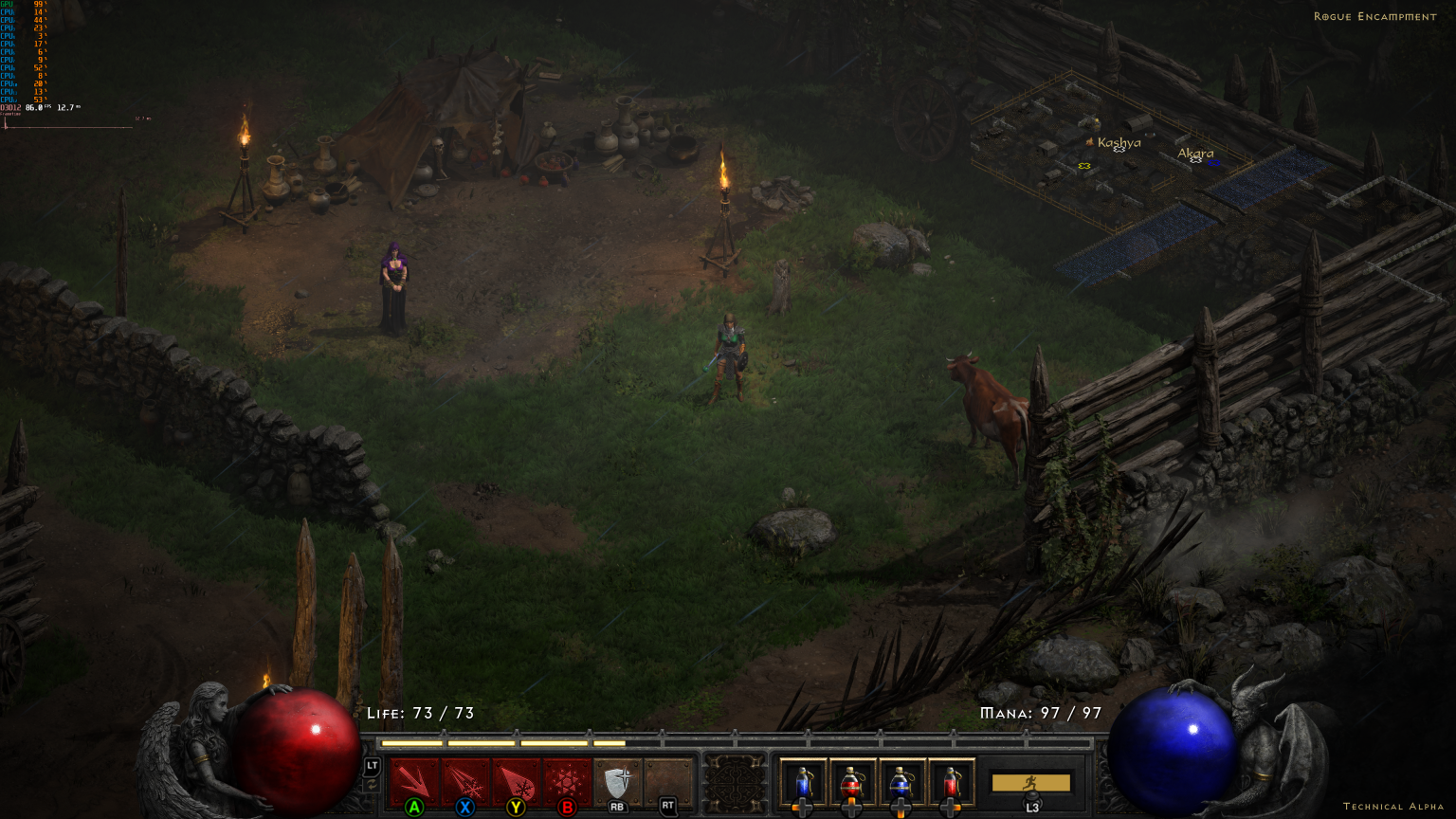1456x819 pixels.
Task: Select the Ice Arrow skill bound to Y
Action: (x=516, y=779)
